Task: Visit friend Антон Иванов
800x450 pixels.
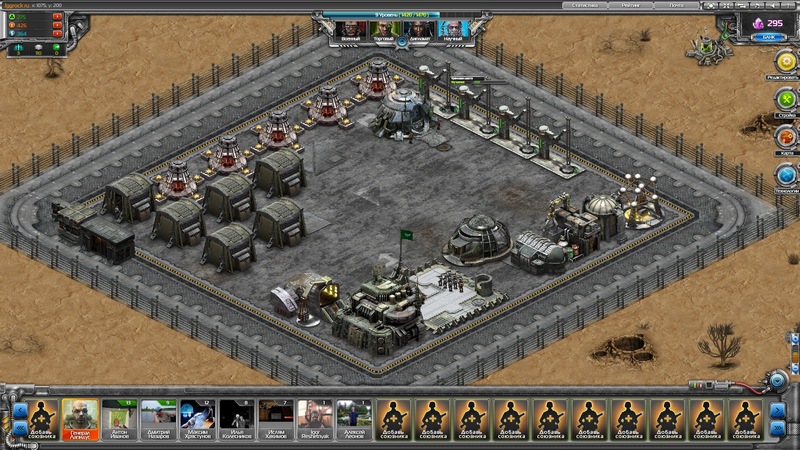Action: [x=119, y=416]
